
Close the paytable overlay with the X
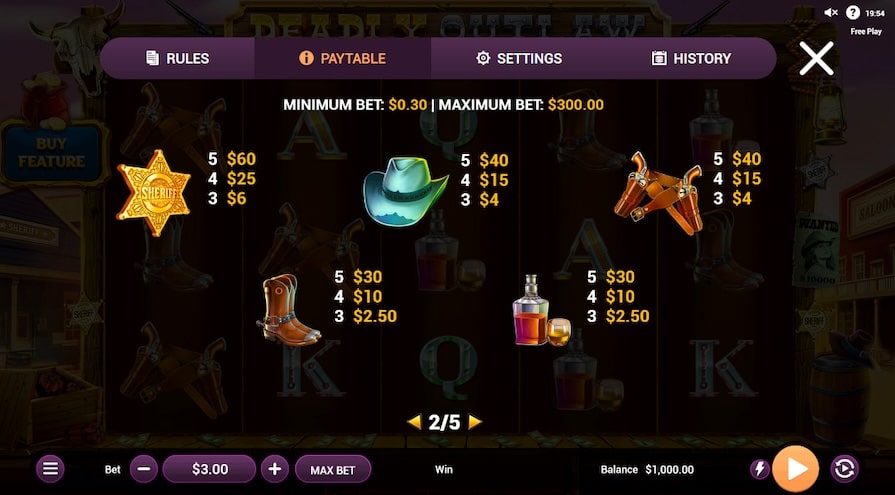(x=816, y=59)
